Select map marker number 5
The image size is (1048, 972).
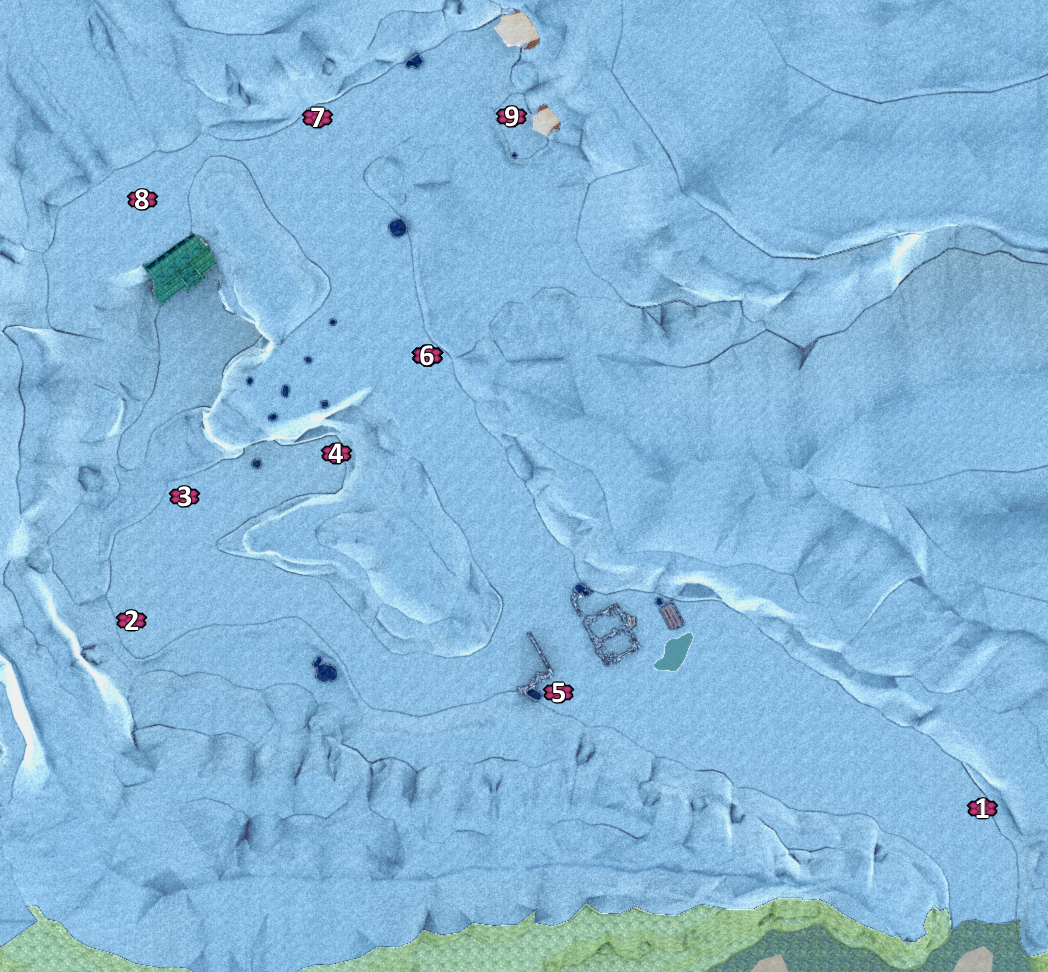pos(558,692)
